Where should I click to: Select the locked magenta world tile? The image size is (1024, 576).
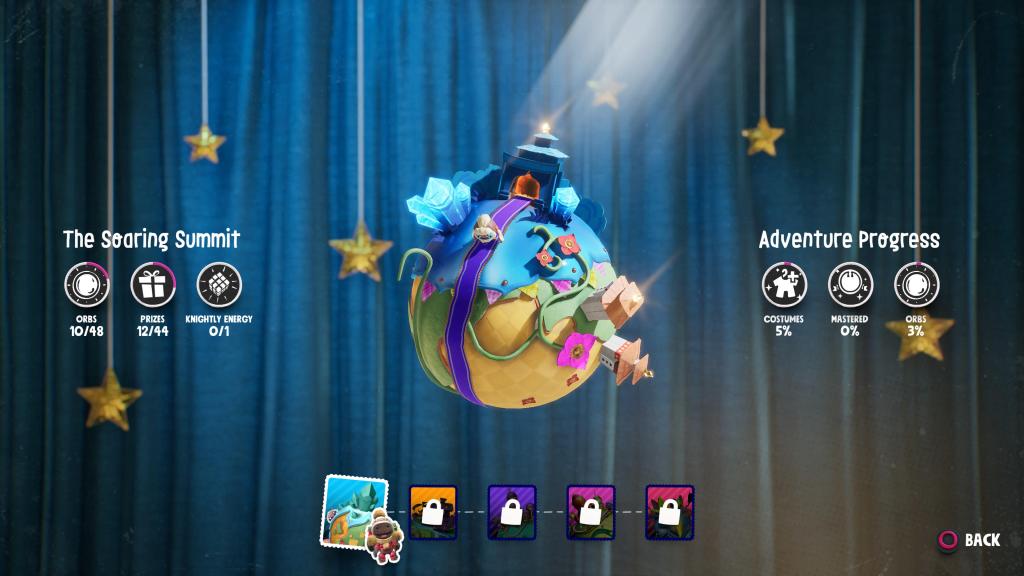tap(591, 512)
